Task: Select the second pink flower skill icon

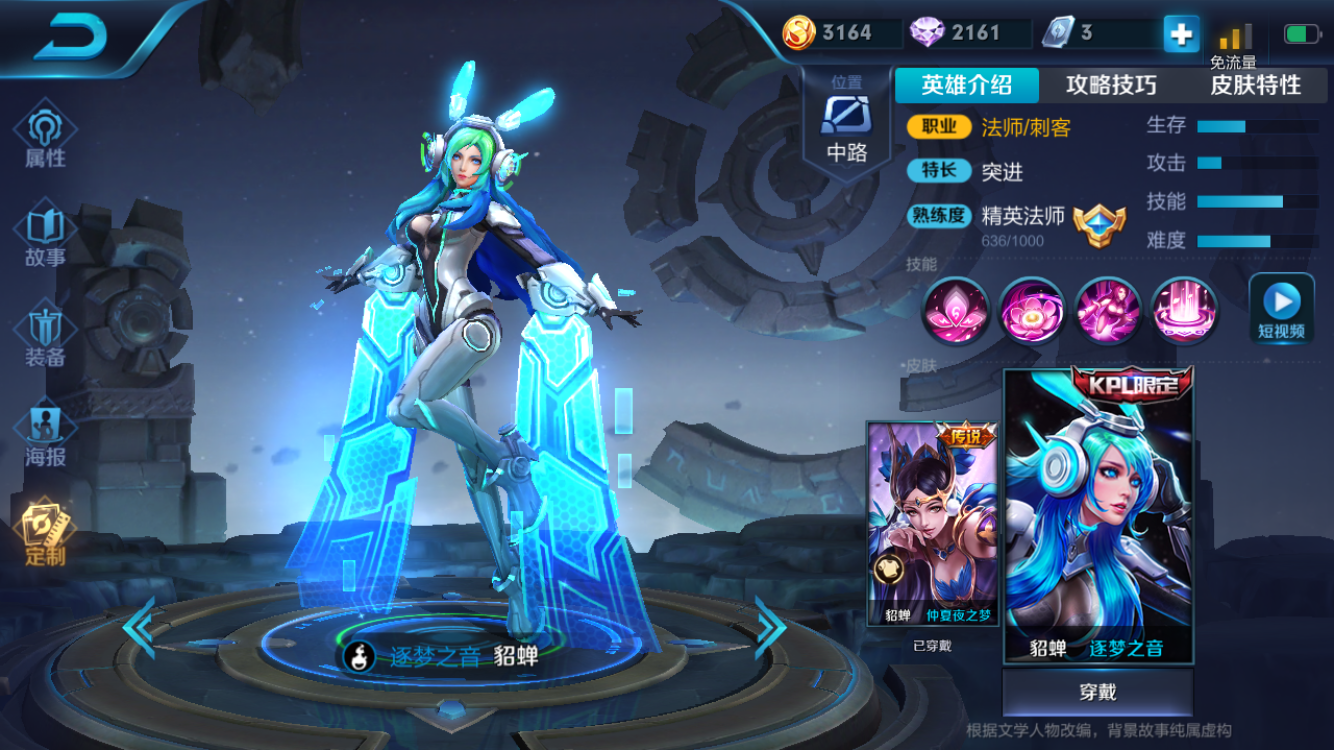Action: coord(1032,311)
